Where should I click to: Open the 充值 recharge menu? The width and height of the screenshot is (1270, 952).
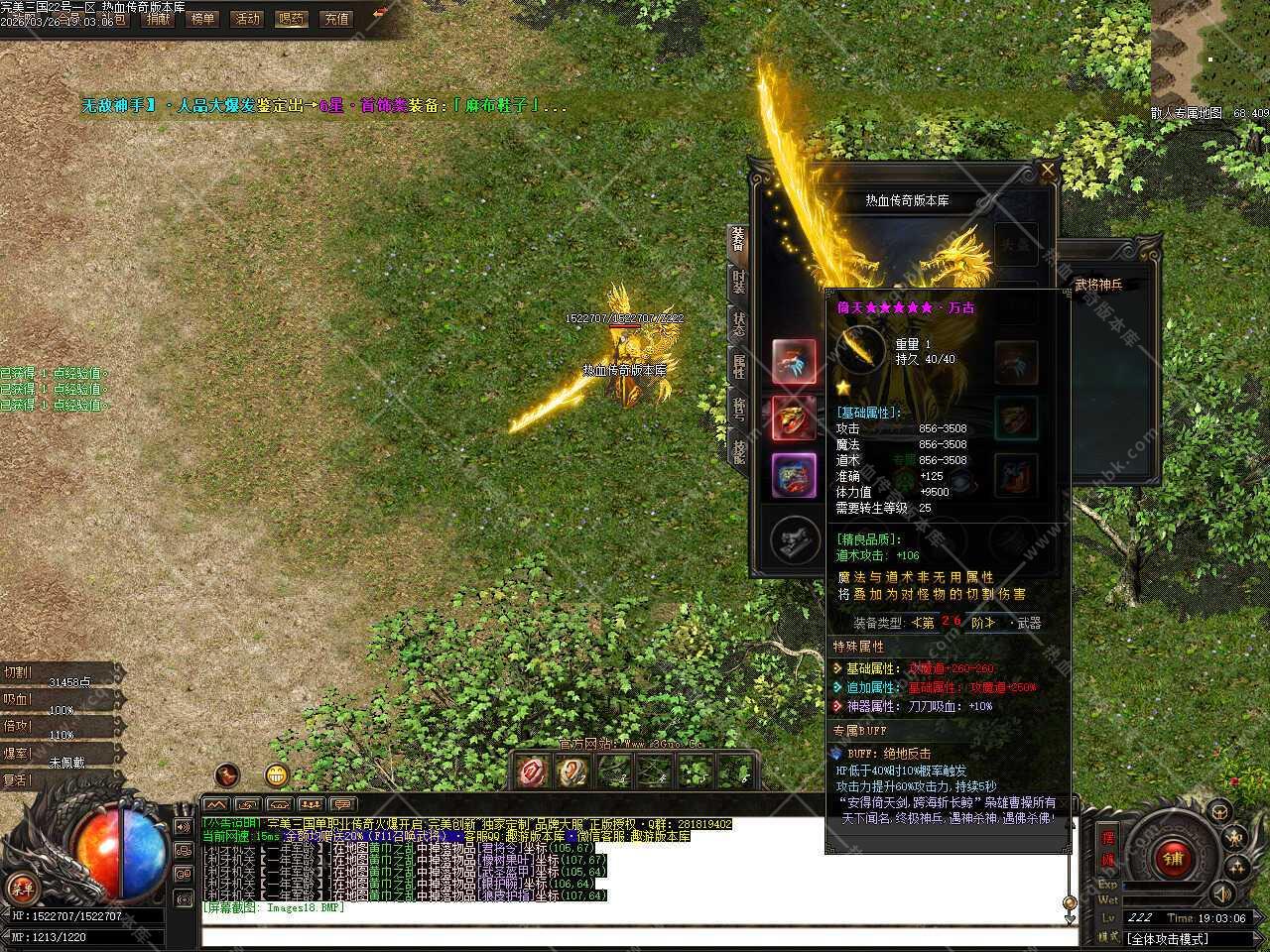click(x=336, y=18)
